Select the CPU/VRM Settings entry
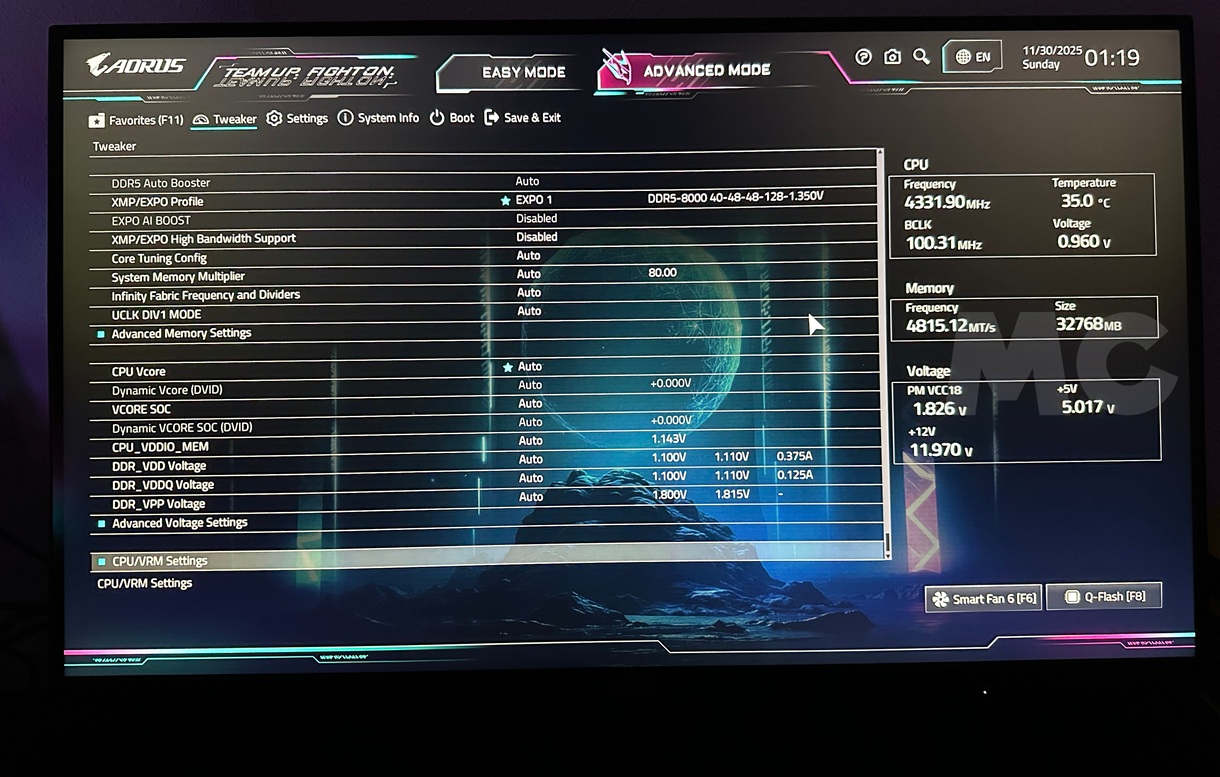 (159, 561)
